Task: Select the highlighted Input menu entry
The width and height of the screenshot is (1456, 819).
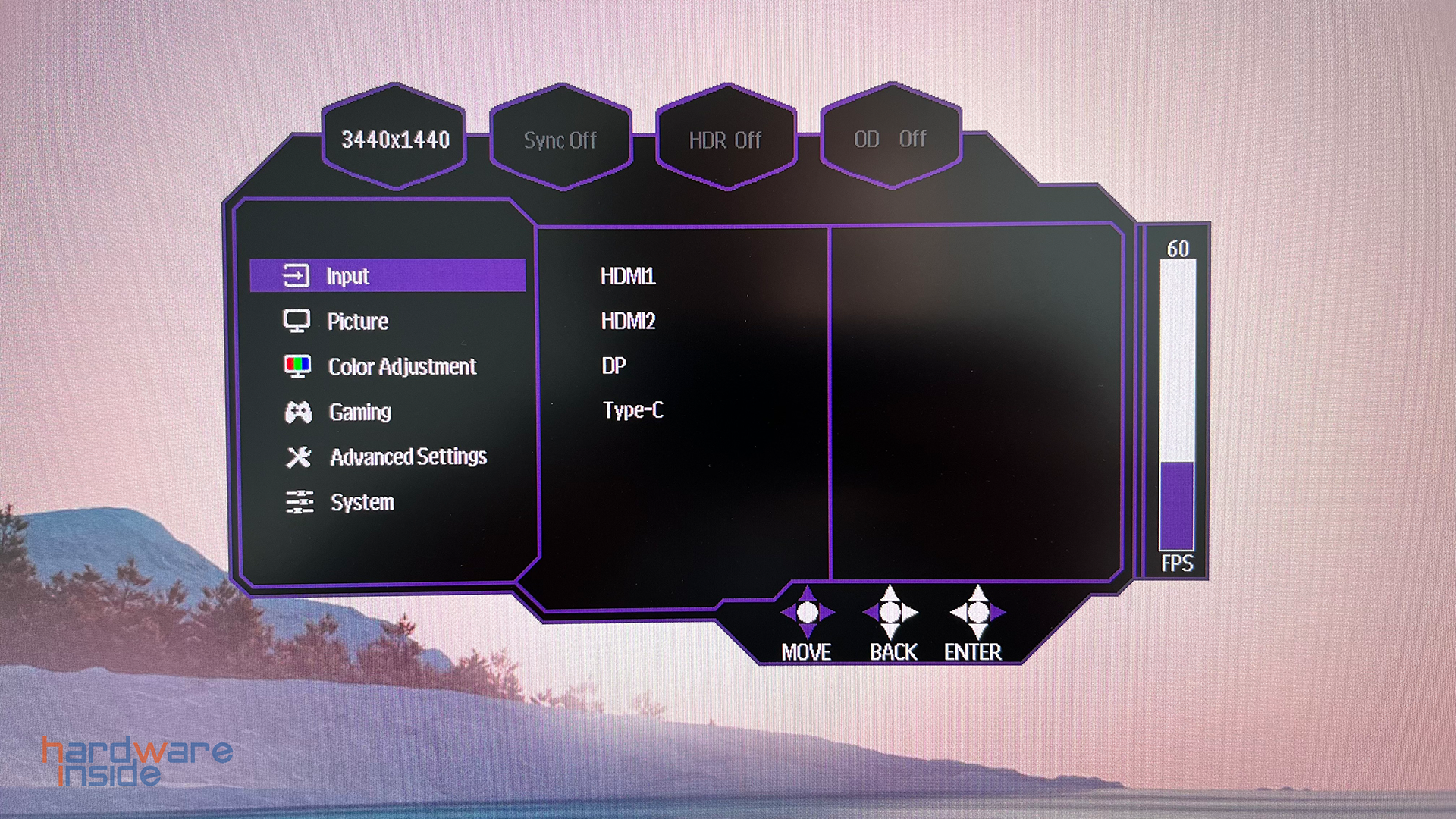Action: (348, 276)
